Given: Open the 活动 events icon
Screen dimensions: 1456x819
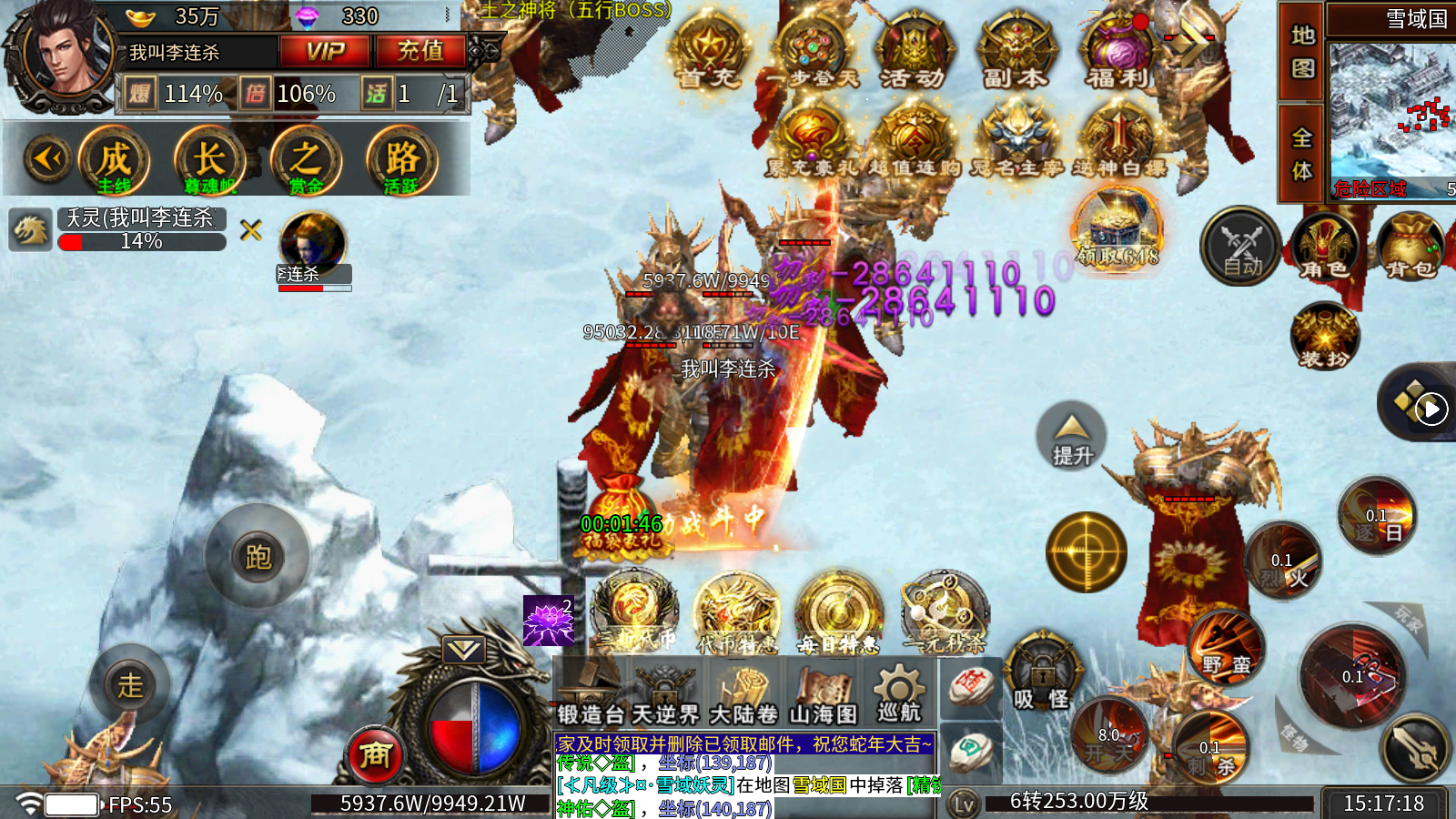Looking at the screenshot, I should click(x=913, y=53).
